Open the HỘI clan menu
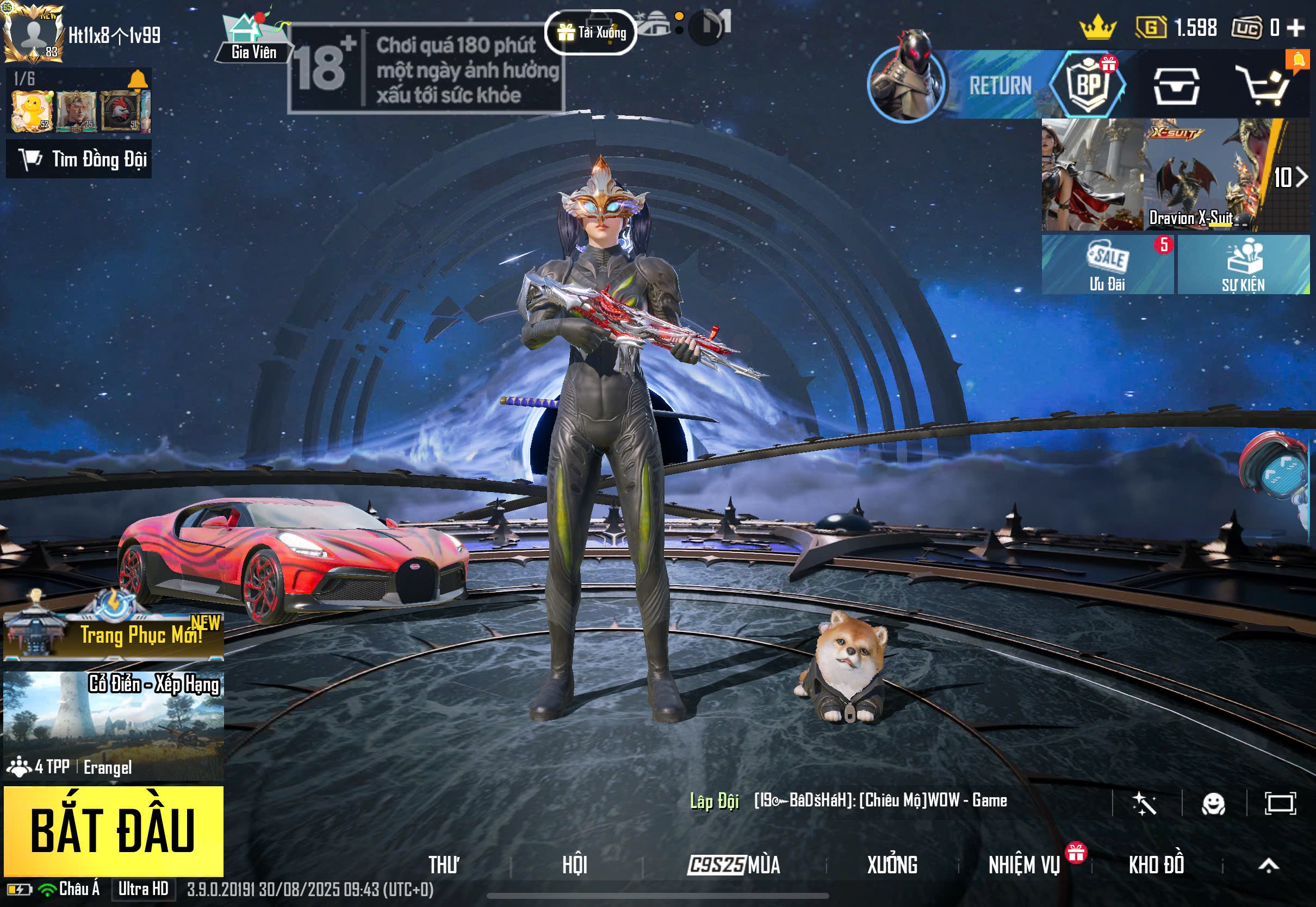Image resolution: width=1316 pixels, height=907 pixels. click(x=574, y=865)
